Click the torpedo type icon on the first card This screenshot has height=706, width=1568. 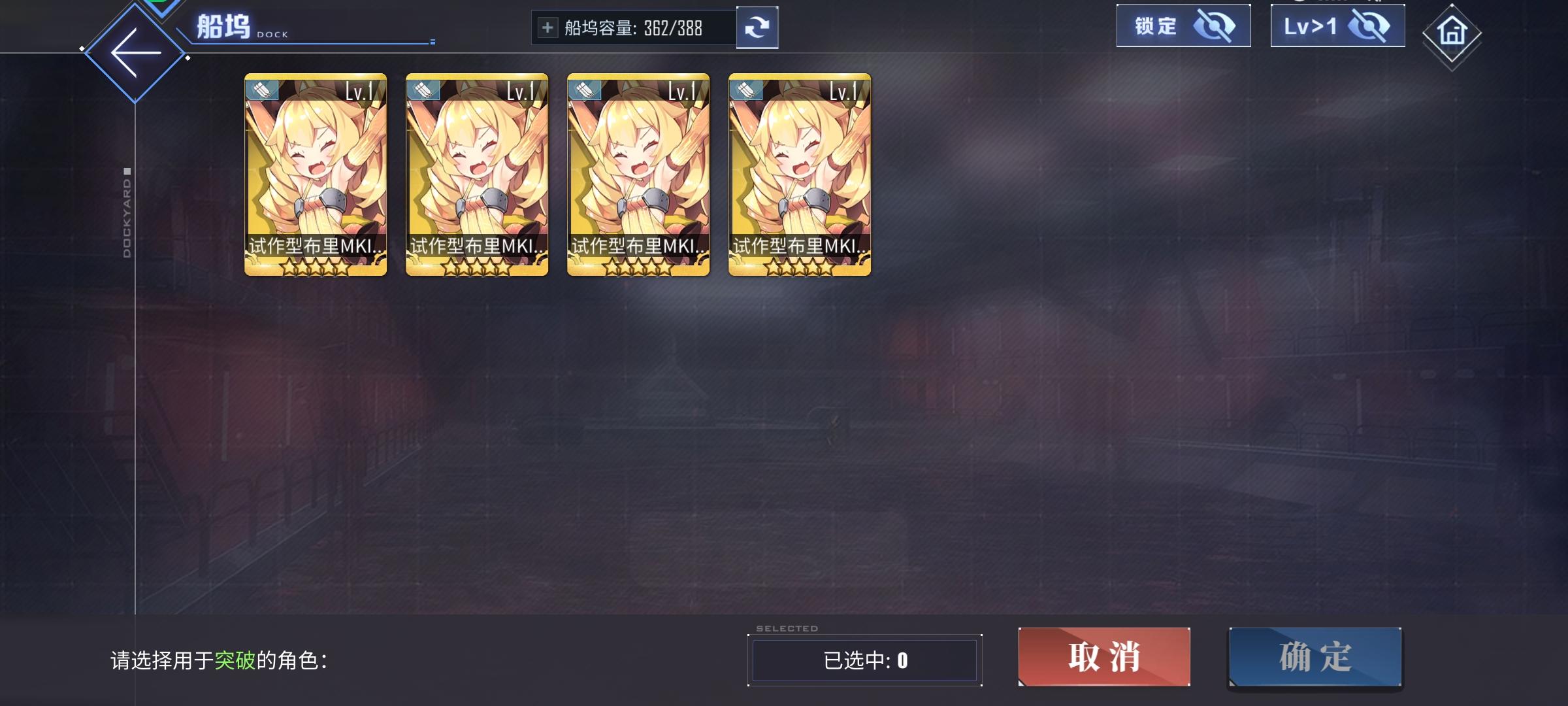[x=261, y=91]
